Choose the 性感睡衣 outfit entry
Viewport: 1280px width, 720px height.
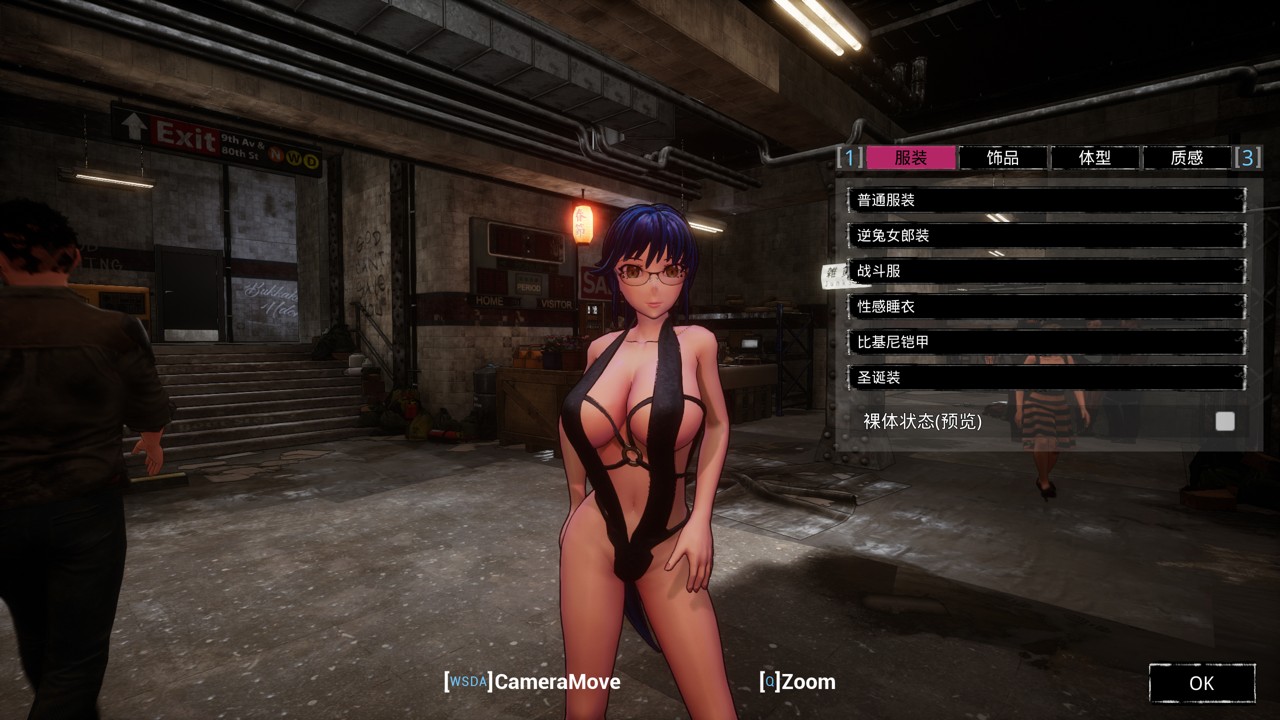(x=1046, y=306)
